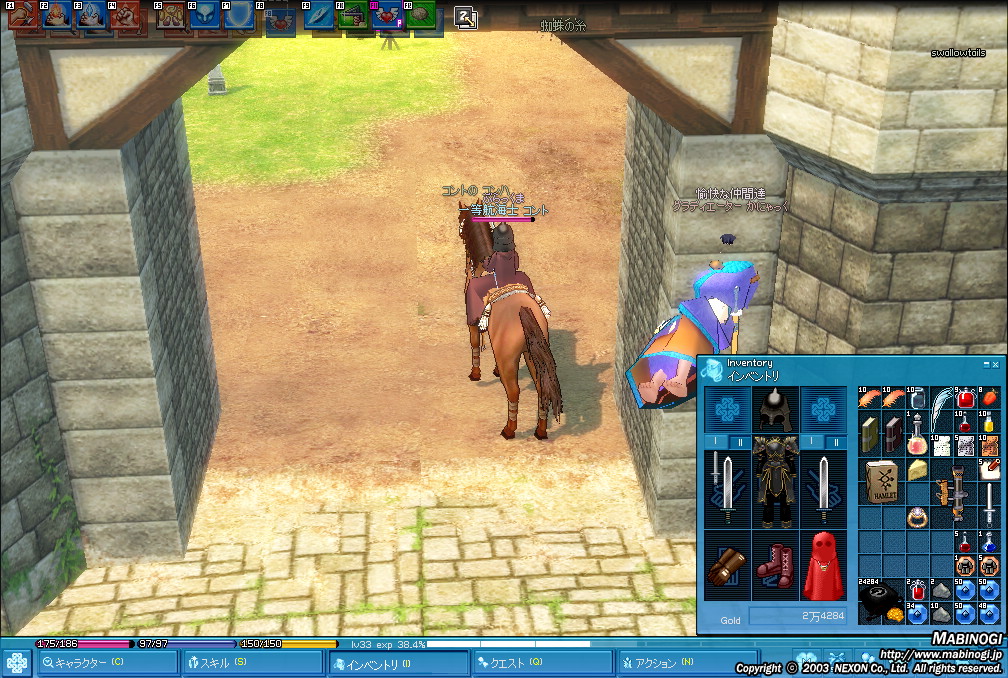Select the equipped spiked helmet slot
Image resolution: width=1008 pixels, height=678 pixels.
[774, 408]
